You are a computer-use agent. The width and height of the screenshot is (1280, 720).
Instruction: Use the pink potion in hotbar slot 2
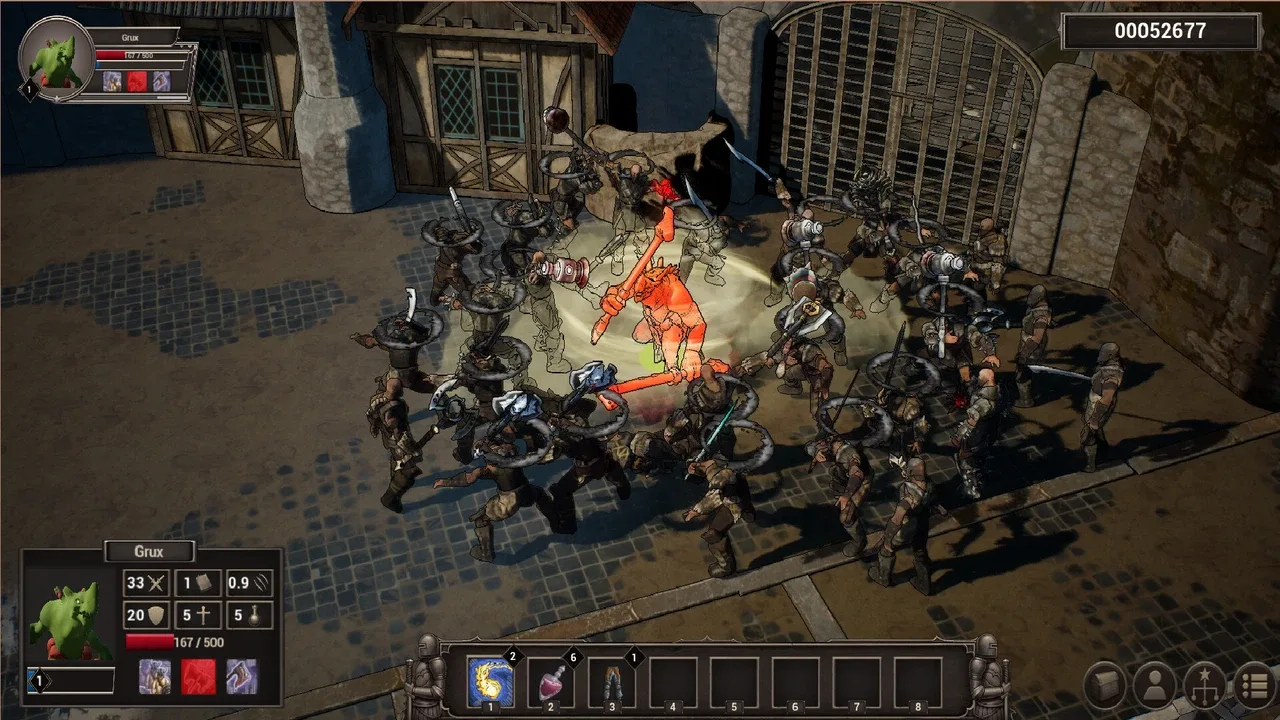551,683
